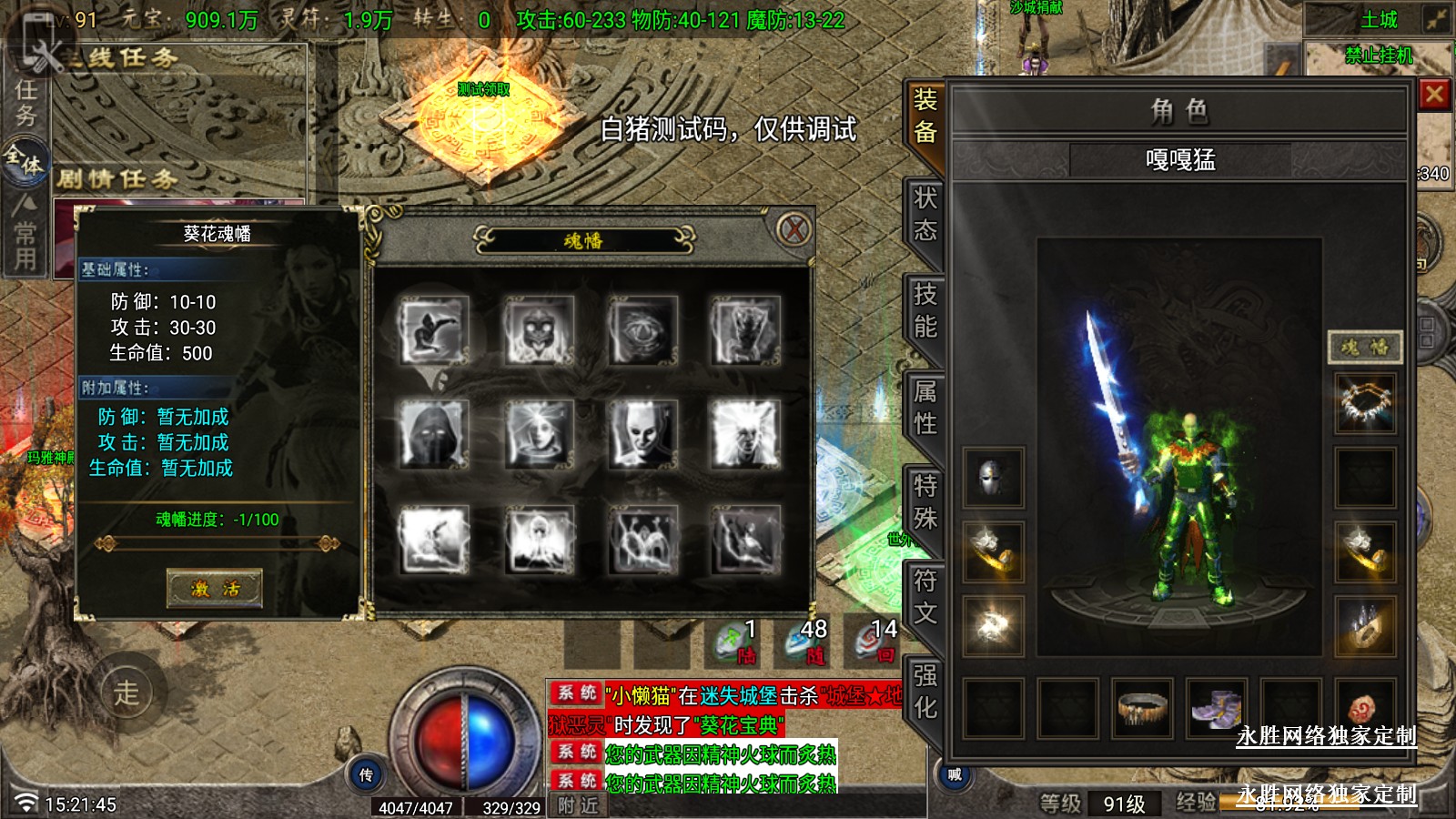
Task: Click the 魂幡 button in character panel
Action: click(1364, 347)
